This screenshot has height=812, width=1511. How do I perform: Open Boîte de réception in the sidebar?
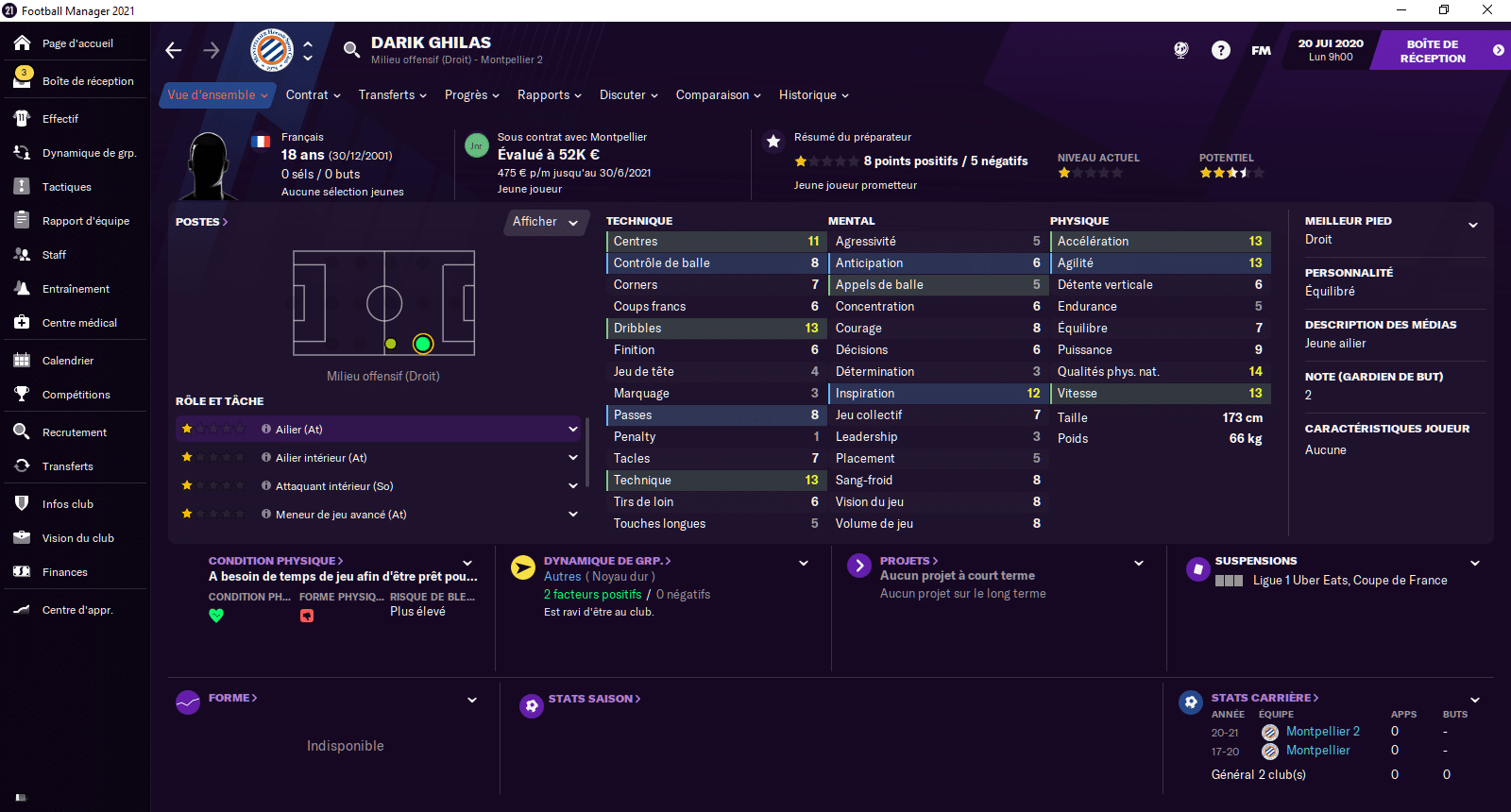pyautogui.click(x=87, y=81)
